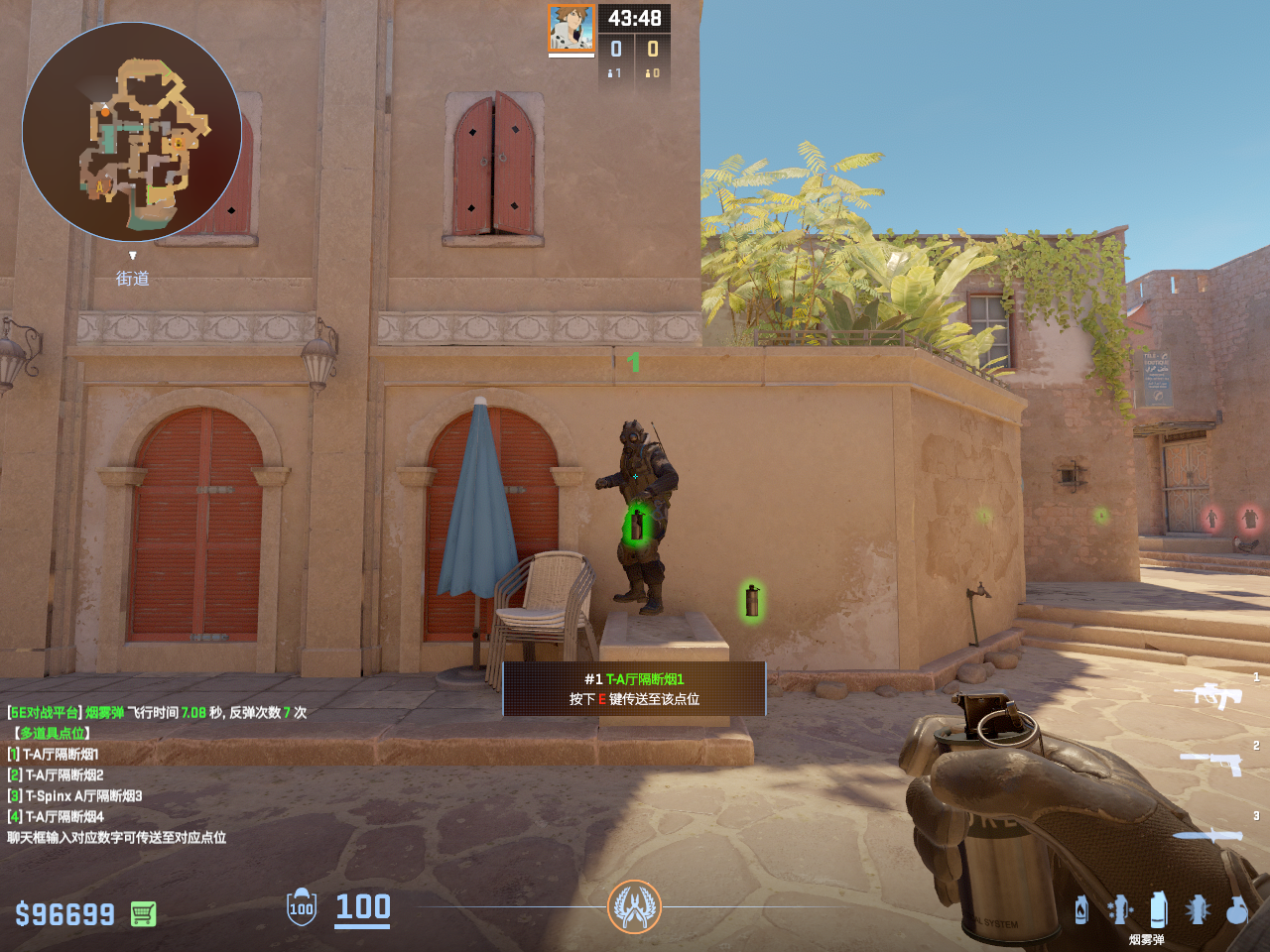Open the buy menu cart icon
This screenshot has width=1270, height=952.
click(143, 913)
